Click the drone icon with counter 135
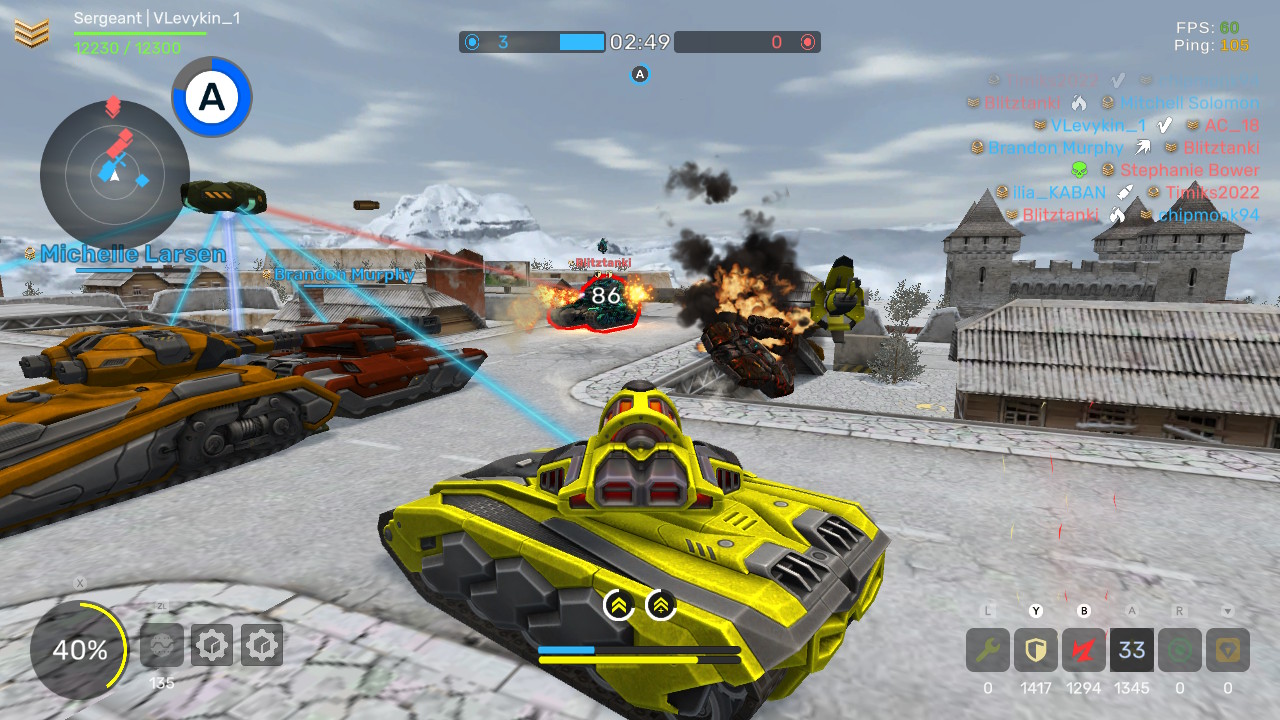 click(162, 645)
